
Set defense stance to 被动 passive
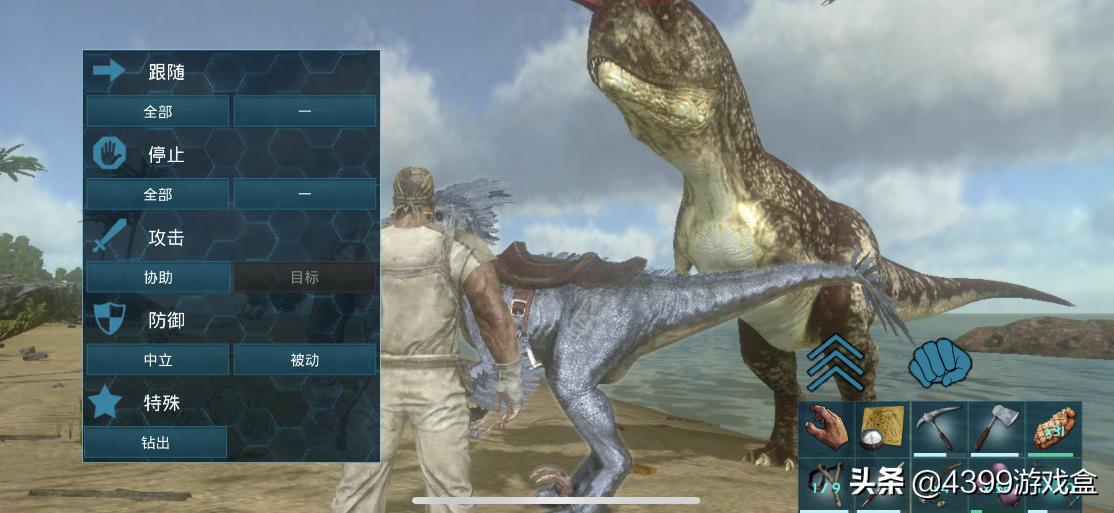(x=305, y=360)
